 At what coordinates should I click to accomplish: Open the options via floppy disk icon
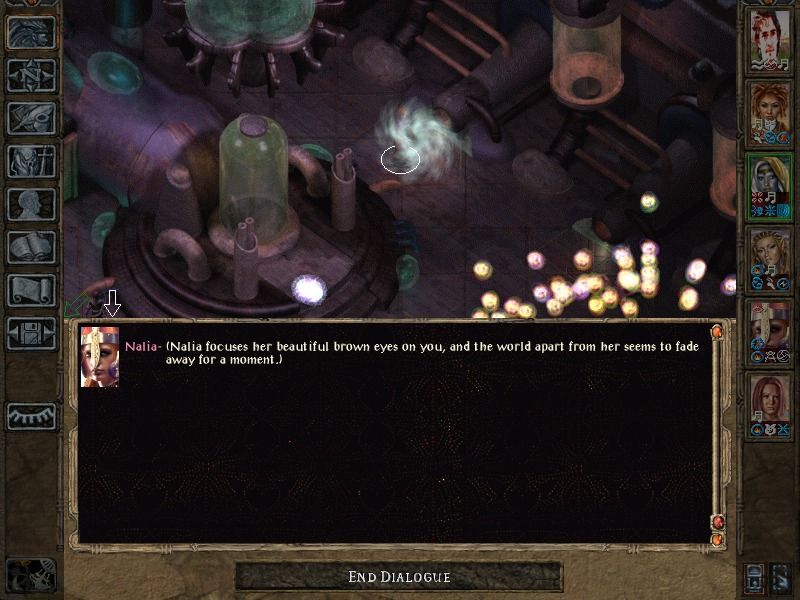pyautogui.click(x=31, y=333)
